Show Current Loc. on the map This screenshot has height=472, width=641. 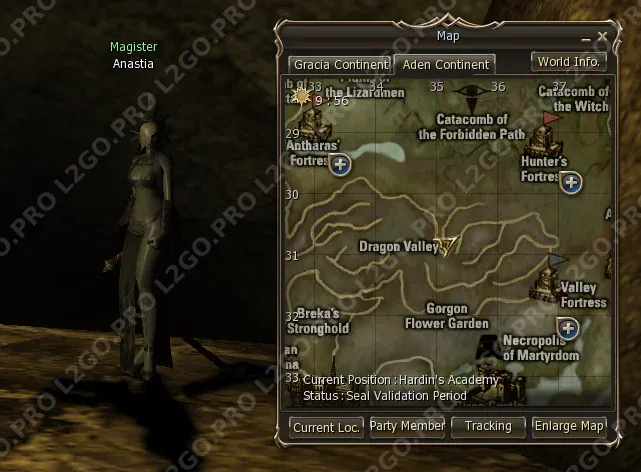[326, 426]
